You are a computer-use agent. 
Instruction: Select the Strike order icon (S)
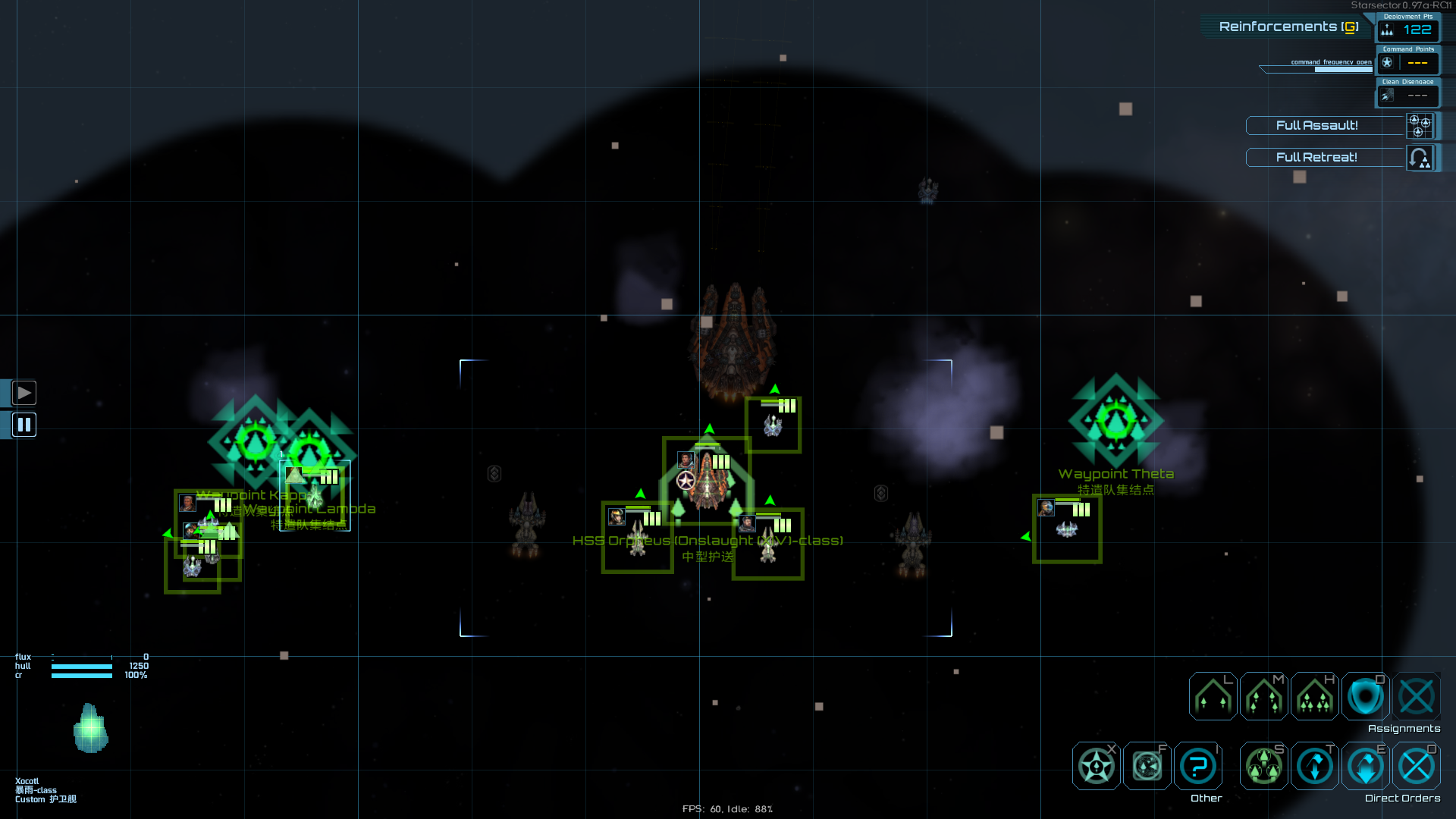click(1263, 766)
